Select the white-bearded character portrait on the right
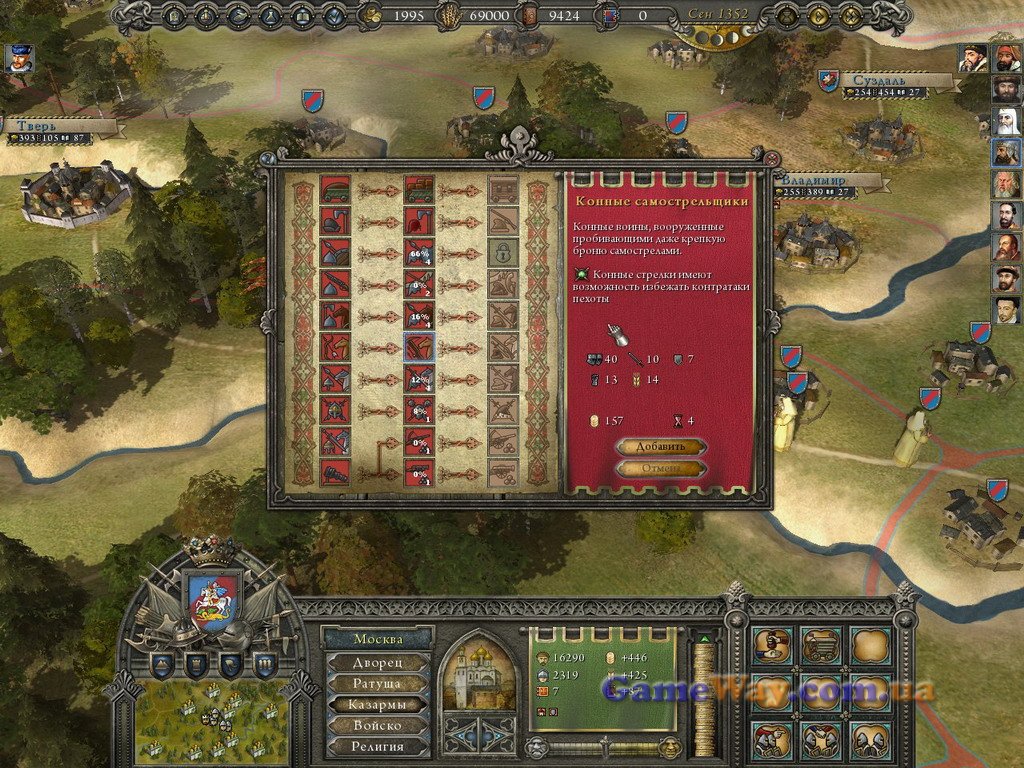The height and width of the screenshot is (768, 1024). 1005,120
